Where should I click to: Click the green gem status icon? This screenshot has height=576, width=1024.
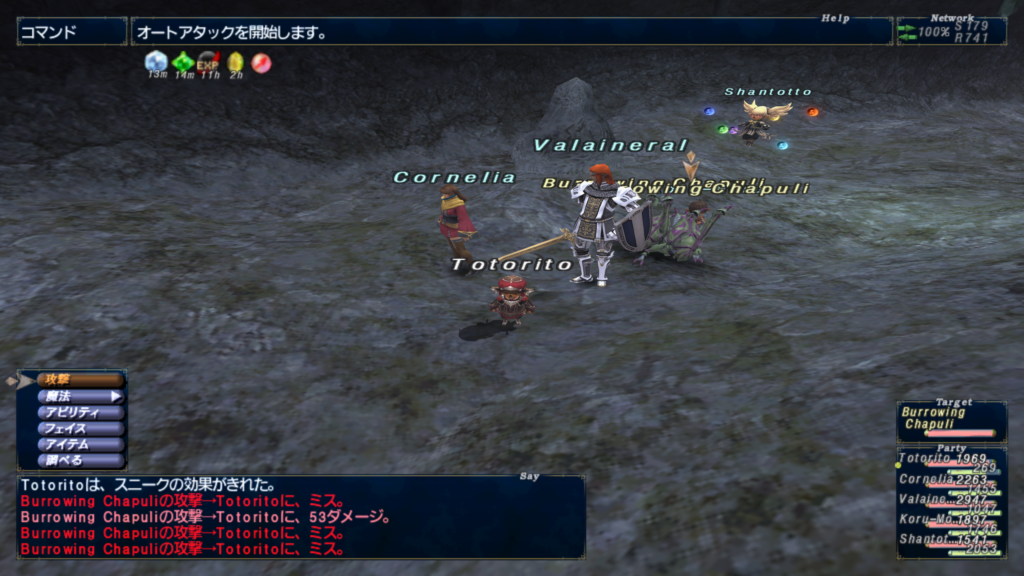point(183,62)
